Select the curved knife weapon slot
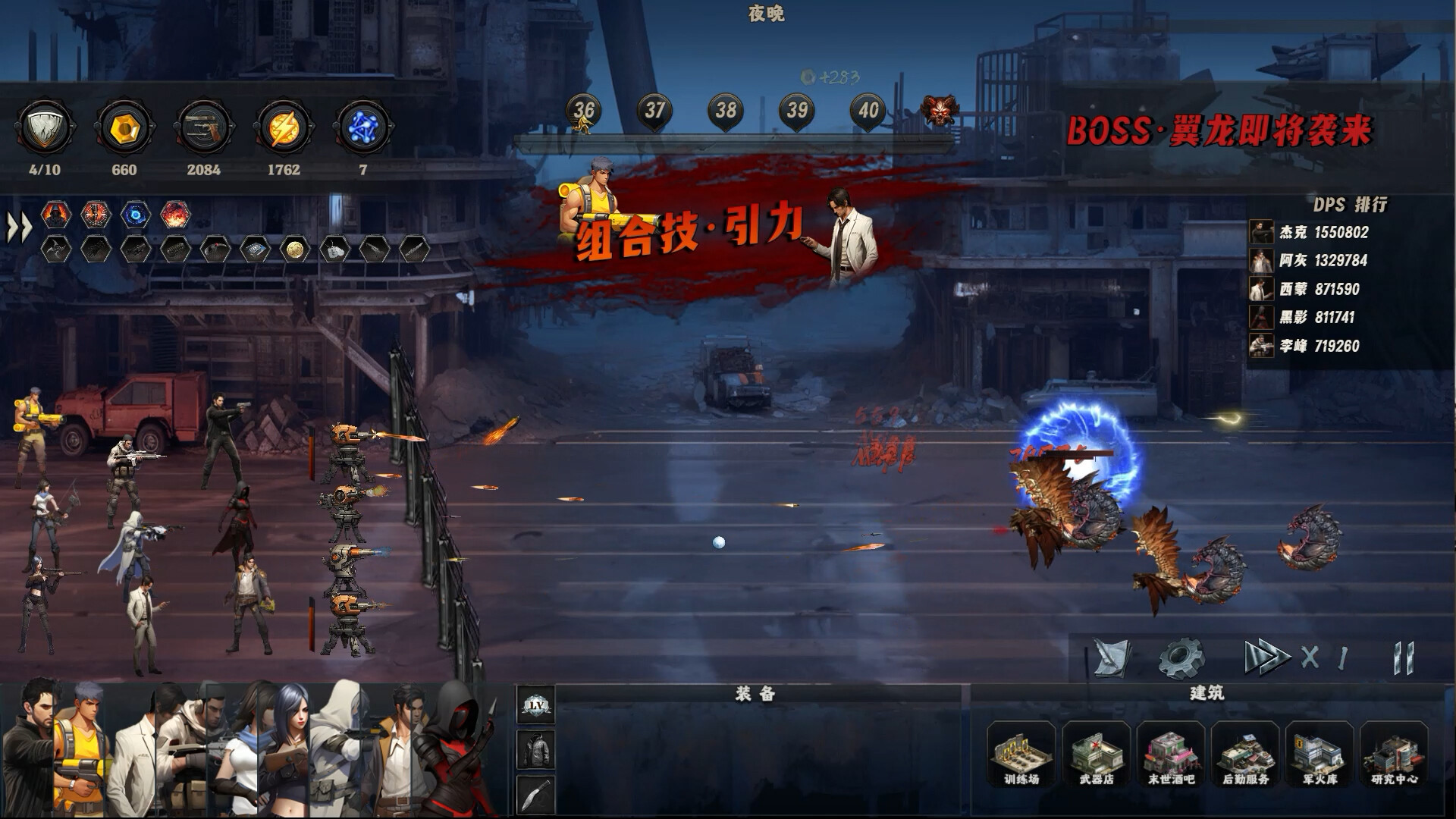1456x819 pixels. click(x=535, y=795)
